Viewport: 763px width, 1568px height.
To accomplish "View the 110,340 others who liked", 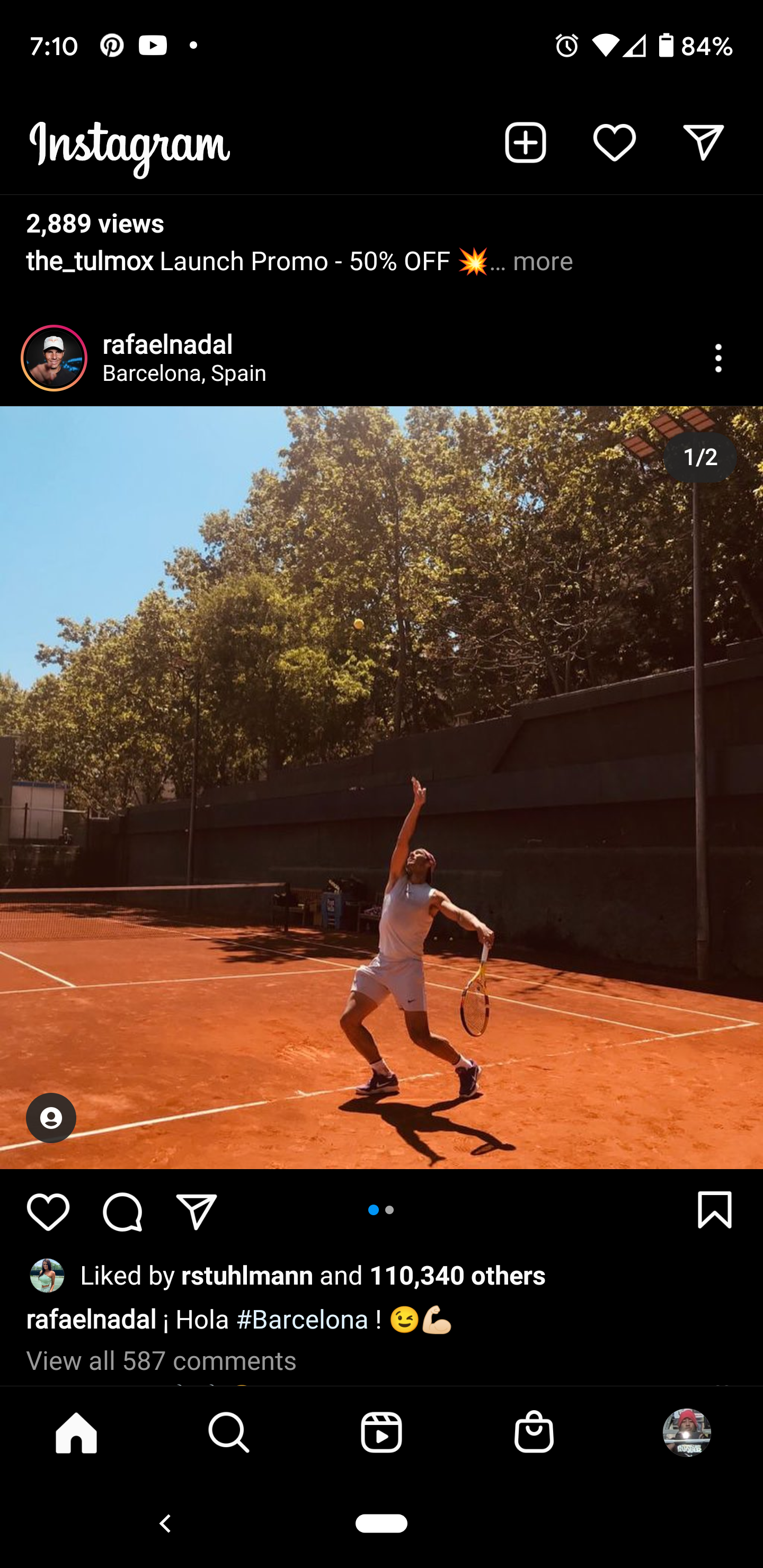I will tap(457, 1275).
